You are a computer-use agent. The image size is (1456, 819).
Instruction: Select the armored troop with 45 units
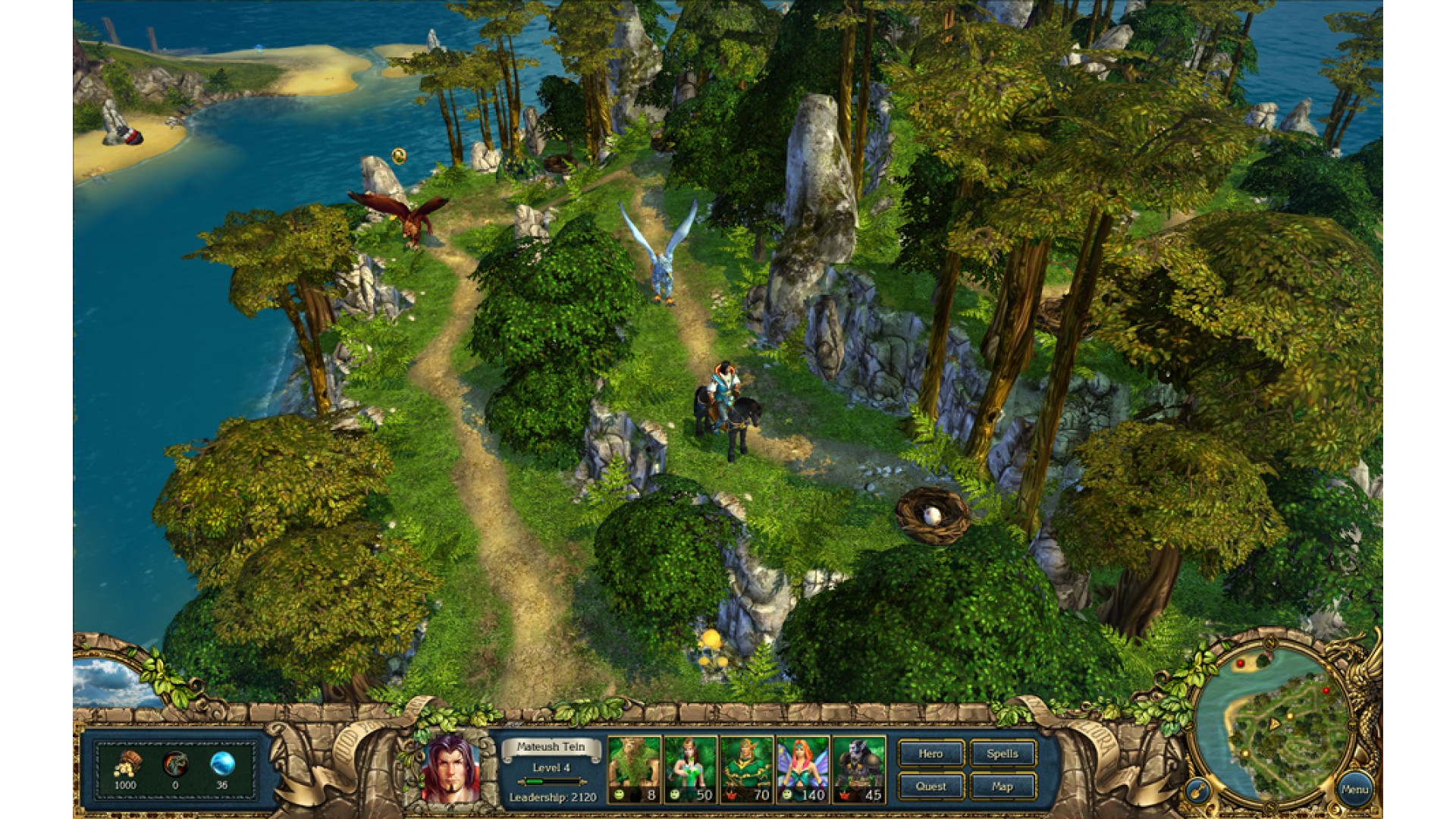(858, 769)
